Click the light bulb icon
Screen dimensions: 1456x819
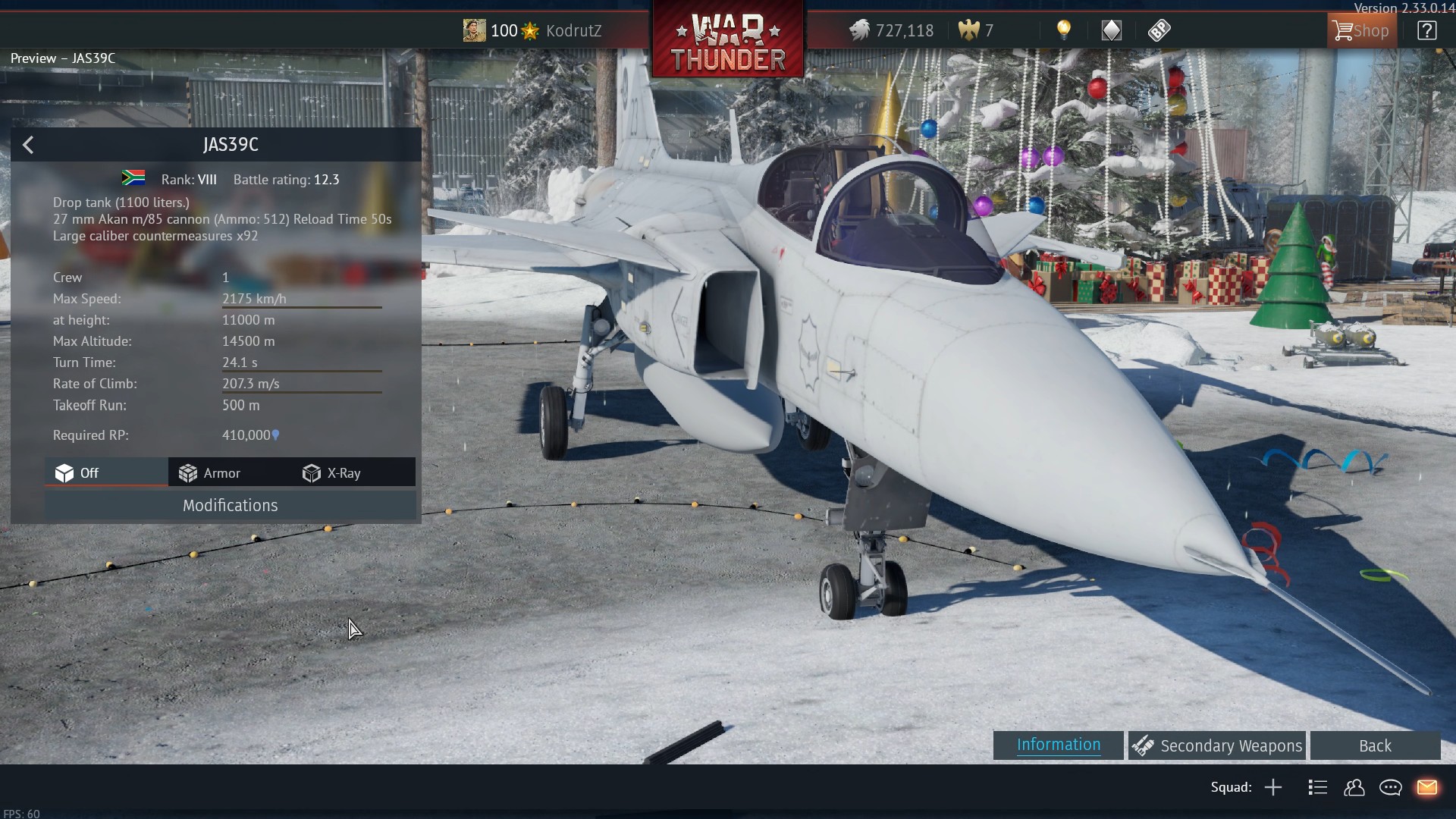click(1064, 30)
